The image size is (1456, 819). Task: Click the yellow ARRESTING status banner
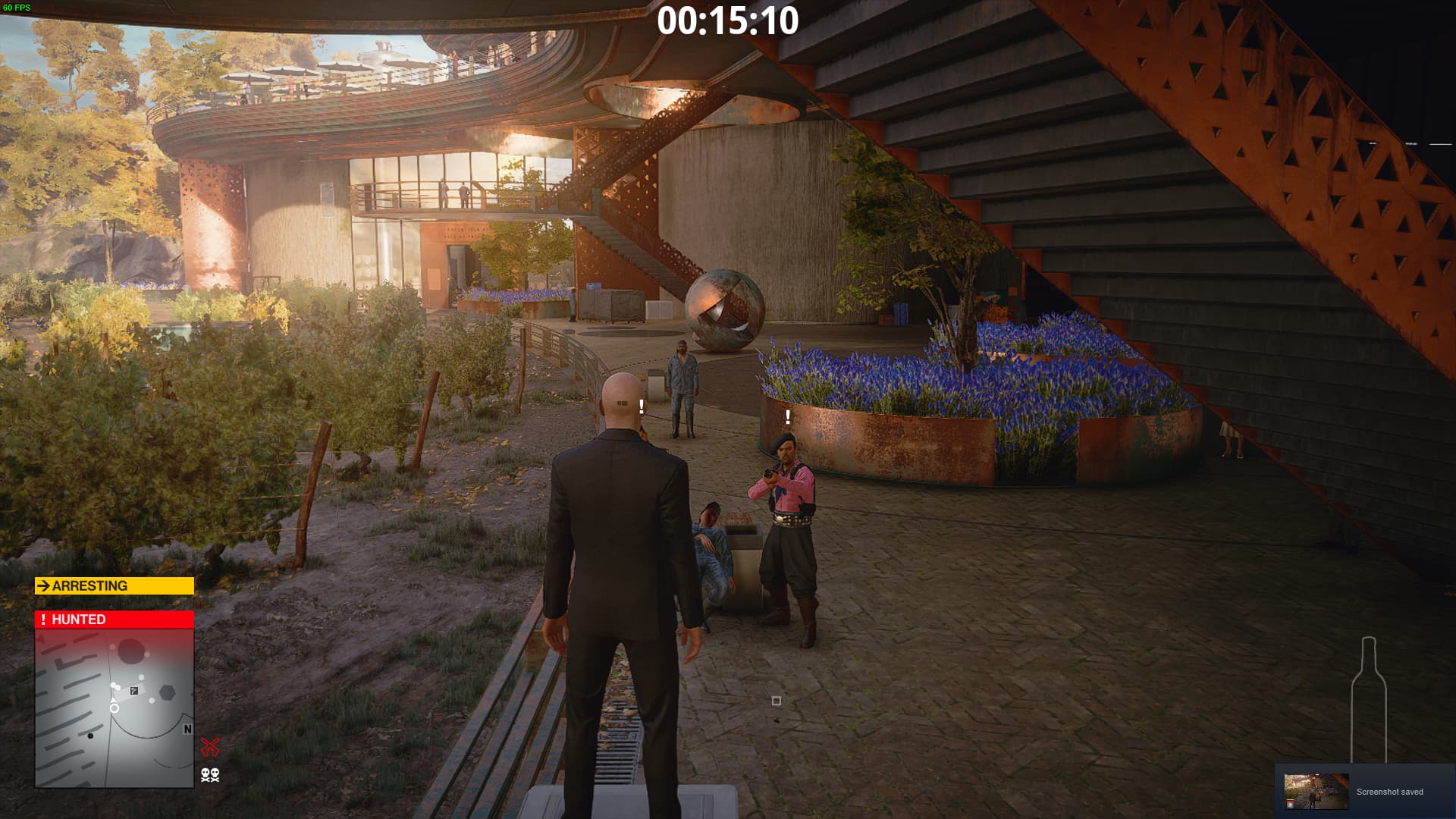(114, 585)
